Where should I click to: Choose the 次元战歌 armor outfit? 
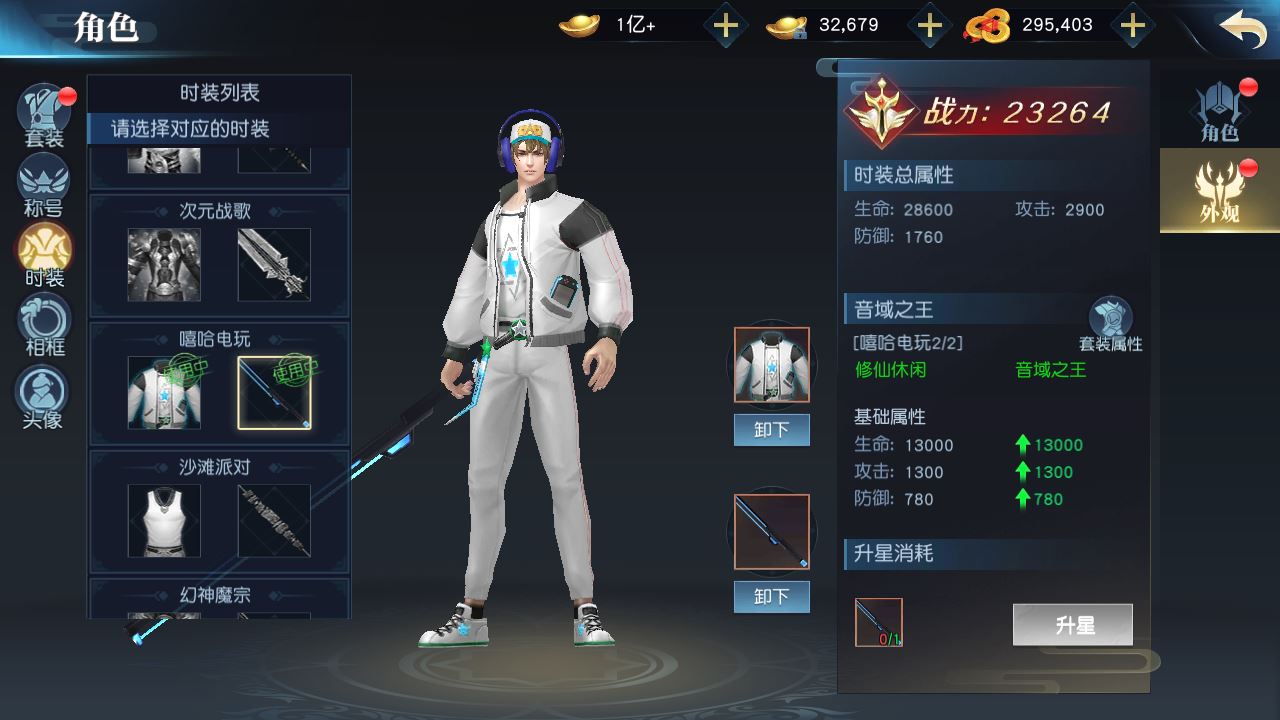164,265
